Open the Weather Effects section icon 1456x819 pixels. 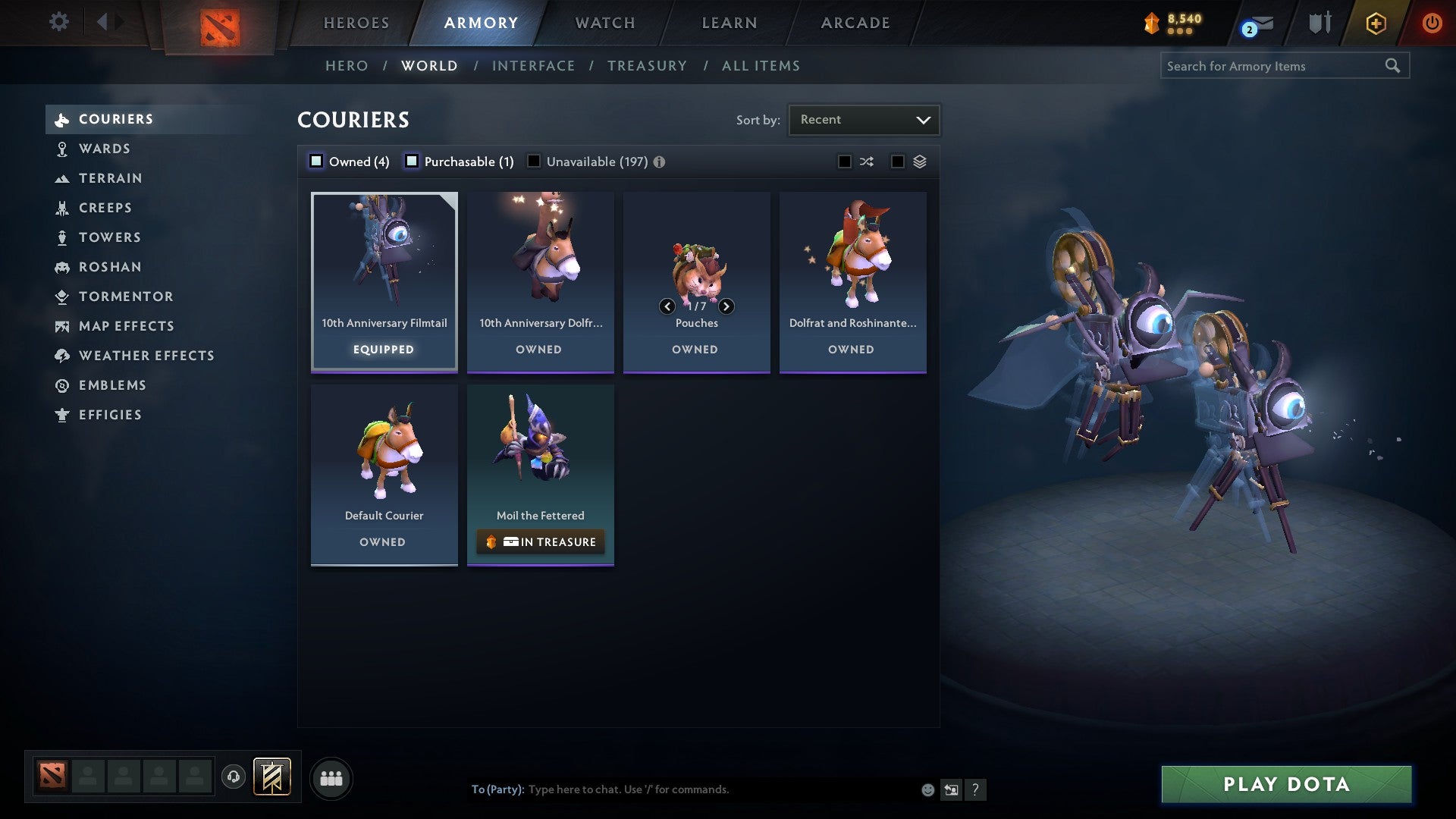[62, 356]
